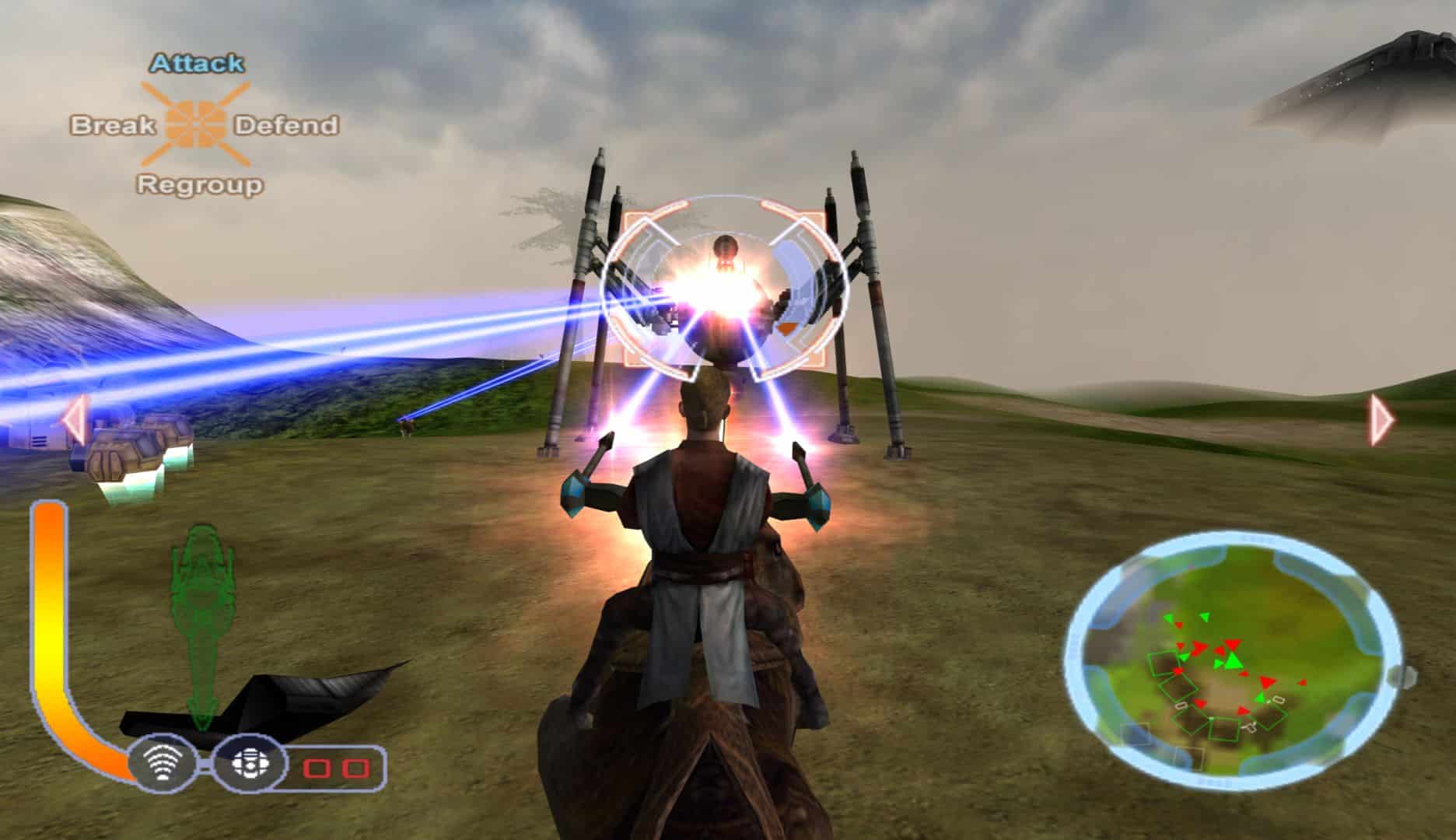Choose the Attack squad command
Viewport: 1456px width, 840px height.
click(x=197, y=63)
